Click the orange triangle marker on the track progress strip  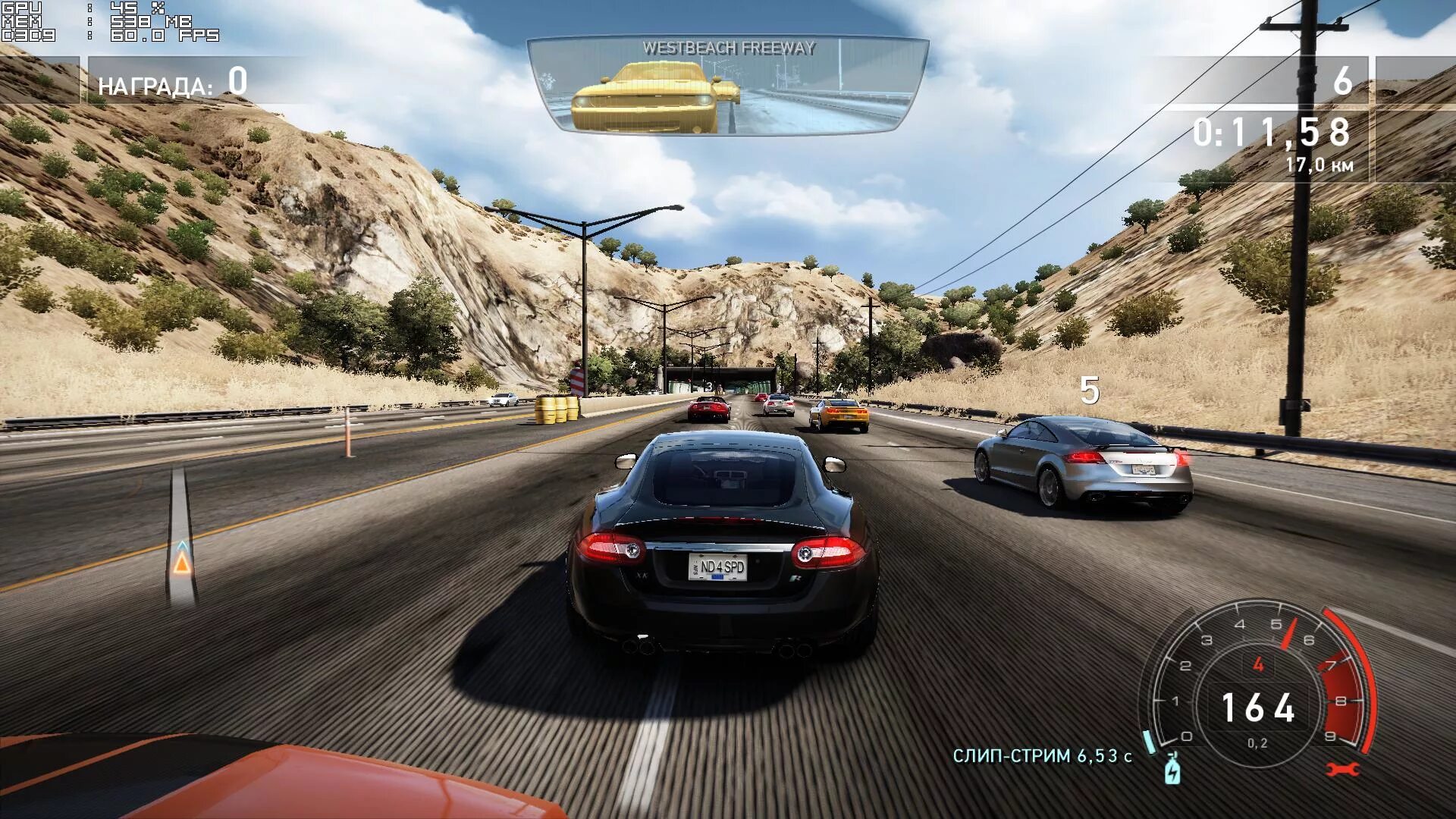[181, 562]
